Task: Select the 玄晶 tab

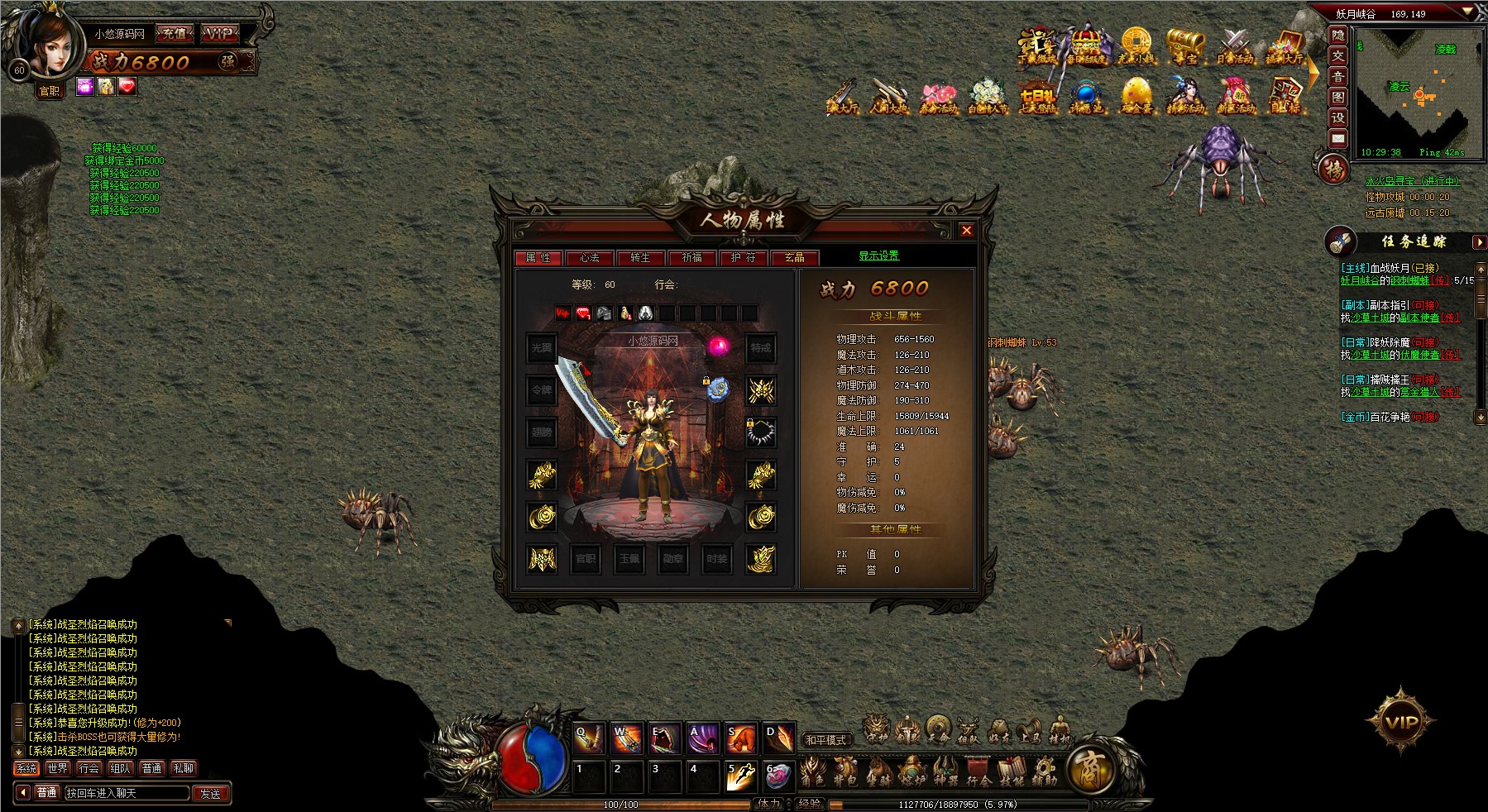Action: (794, 258)
